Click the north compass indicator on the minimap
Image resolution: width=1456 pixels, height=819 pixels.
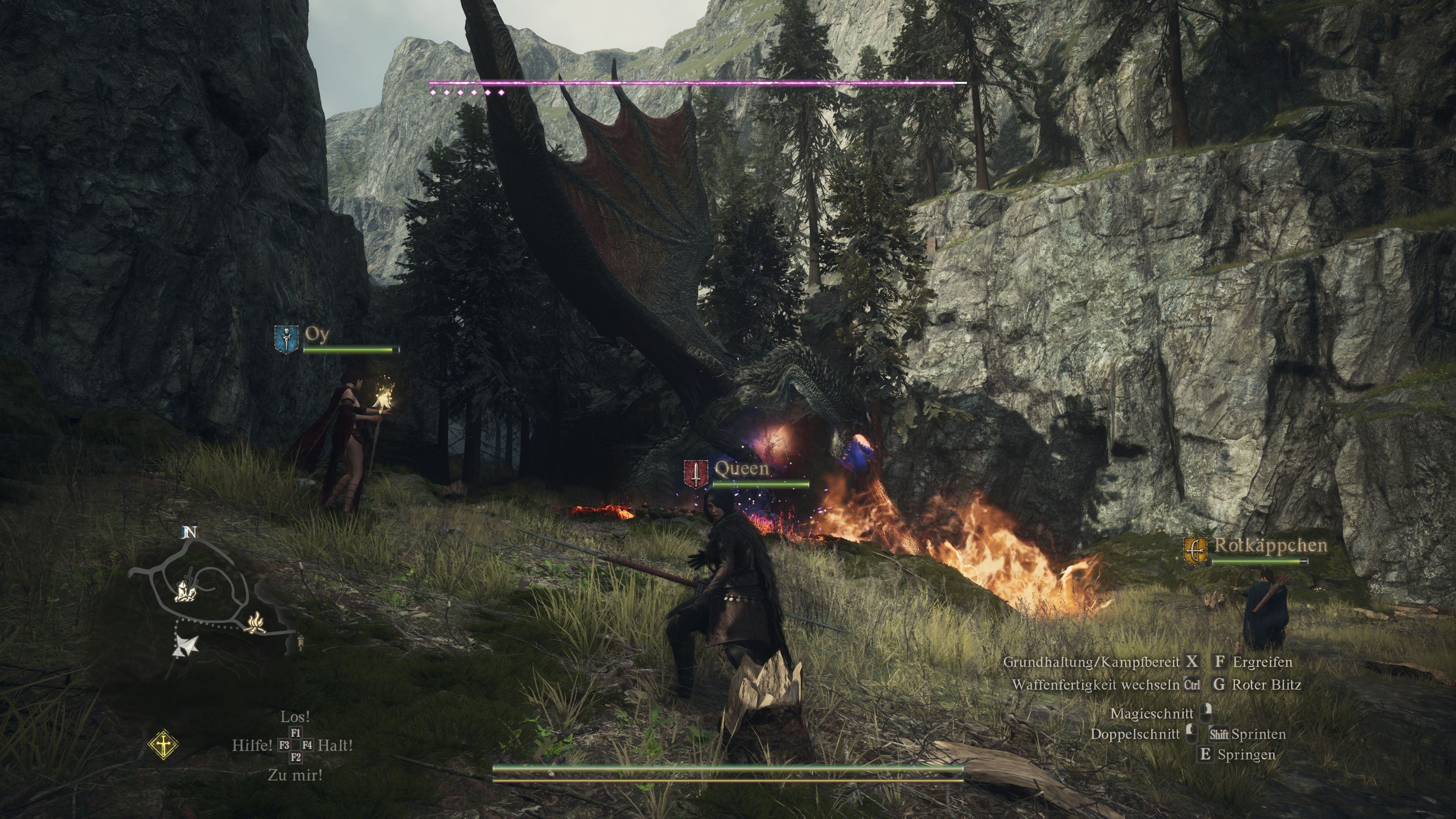pos(190,532)
